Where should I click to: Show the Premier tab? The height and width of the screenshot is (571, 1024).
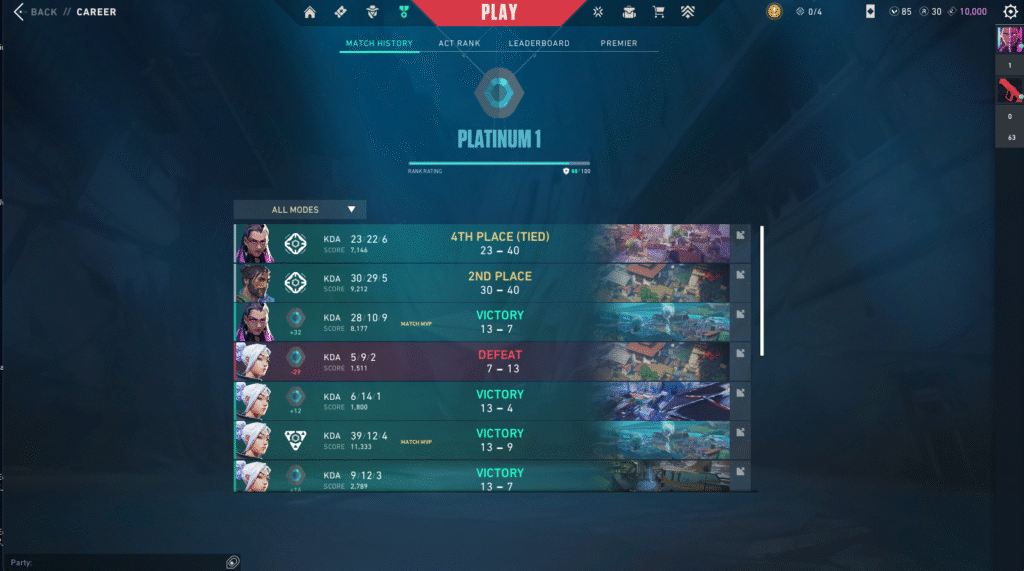coord(619,44)
